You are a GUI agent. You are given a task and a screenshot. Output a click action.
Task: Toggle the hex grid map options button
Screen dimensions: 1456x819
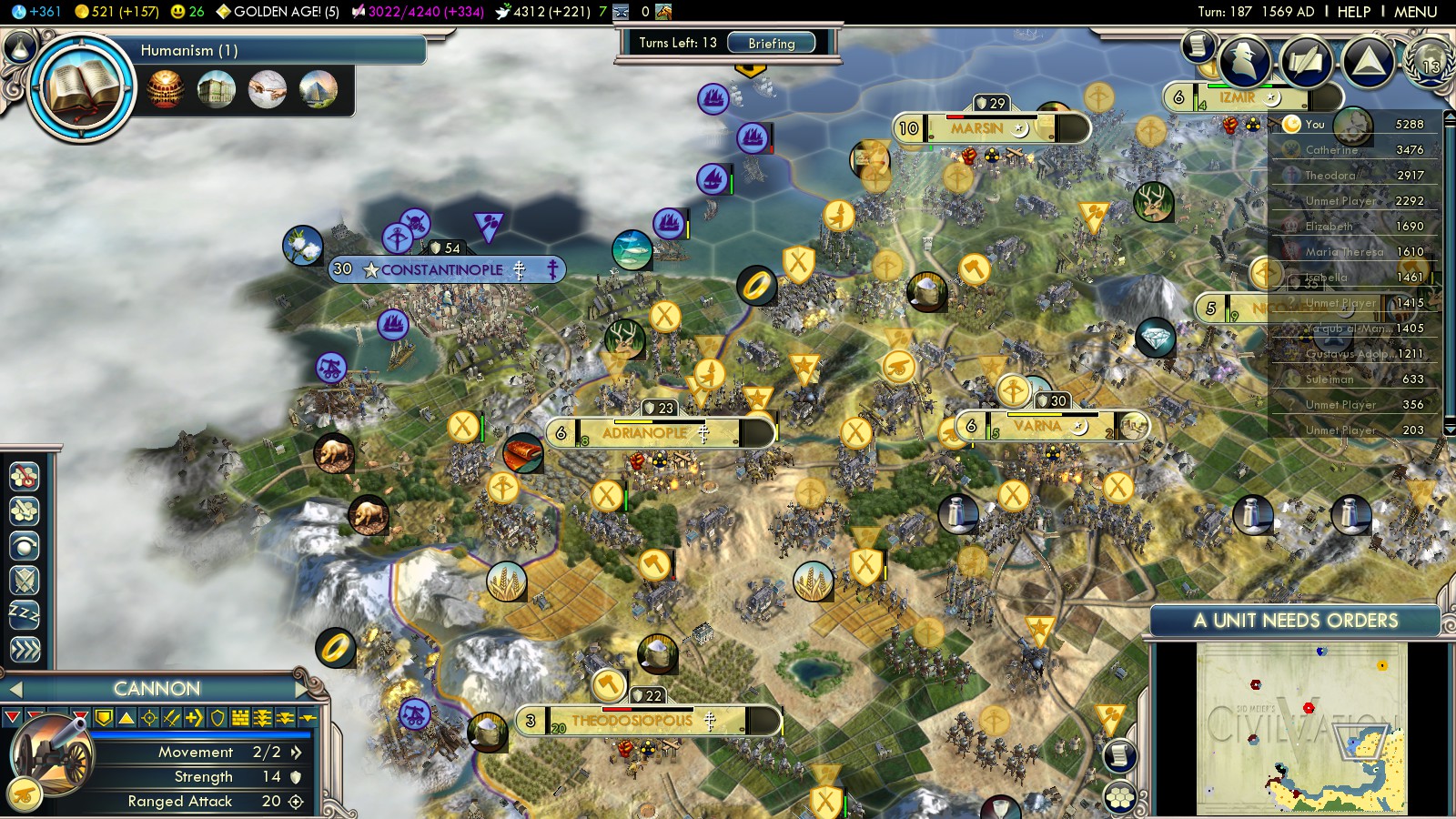[x=1120, y=798]
